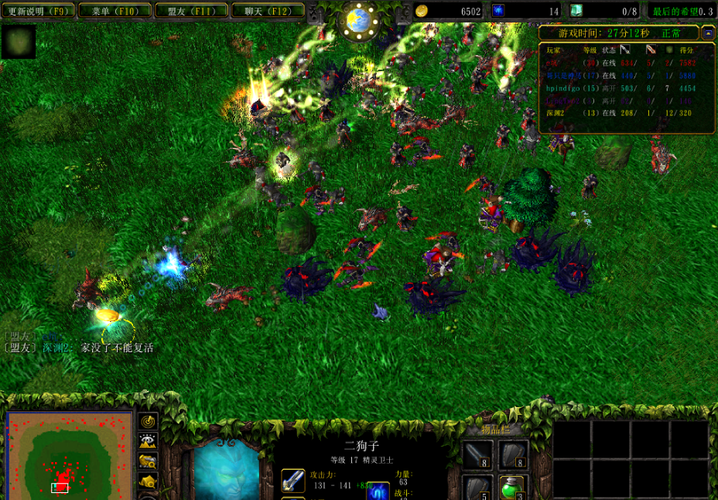
Task: Activate the minimap signal ping button
Action: click(148, 423)
